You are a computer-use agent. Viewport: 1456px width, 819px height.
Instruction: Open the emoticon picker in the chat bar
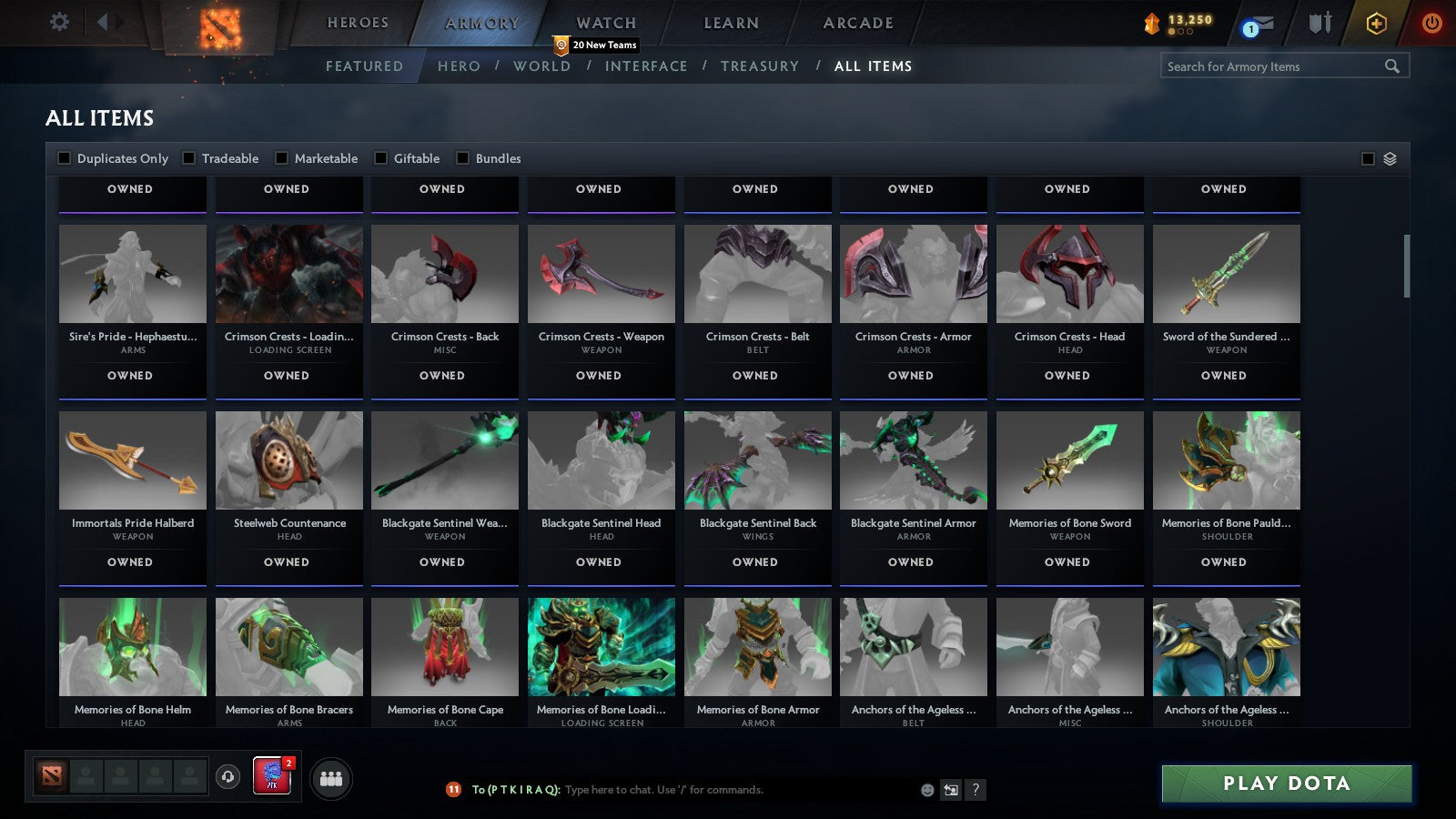coord(926,790)
